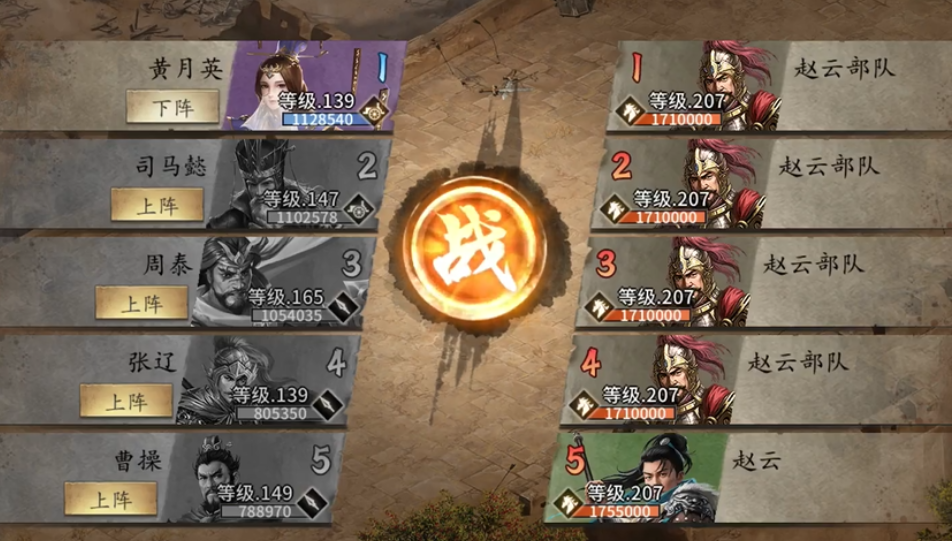
Task: Pick 周泰's portrait card
Action: pos(270,281)
